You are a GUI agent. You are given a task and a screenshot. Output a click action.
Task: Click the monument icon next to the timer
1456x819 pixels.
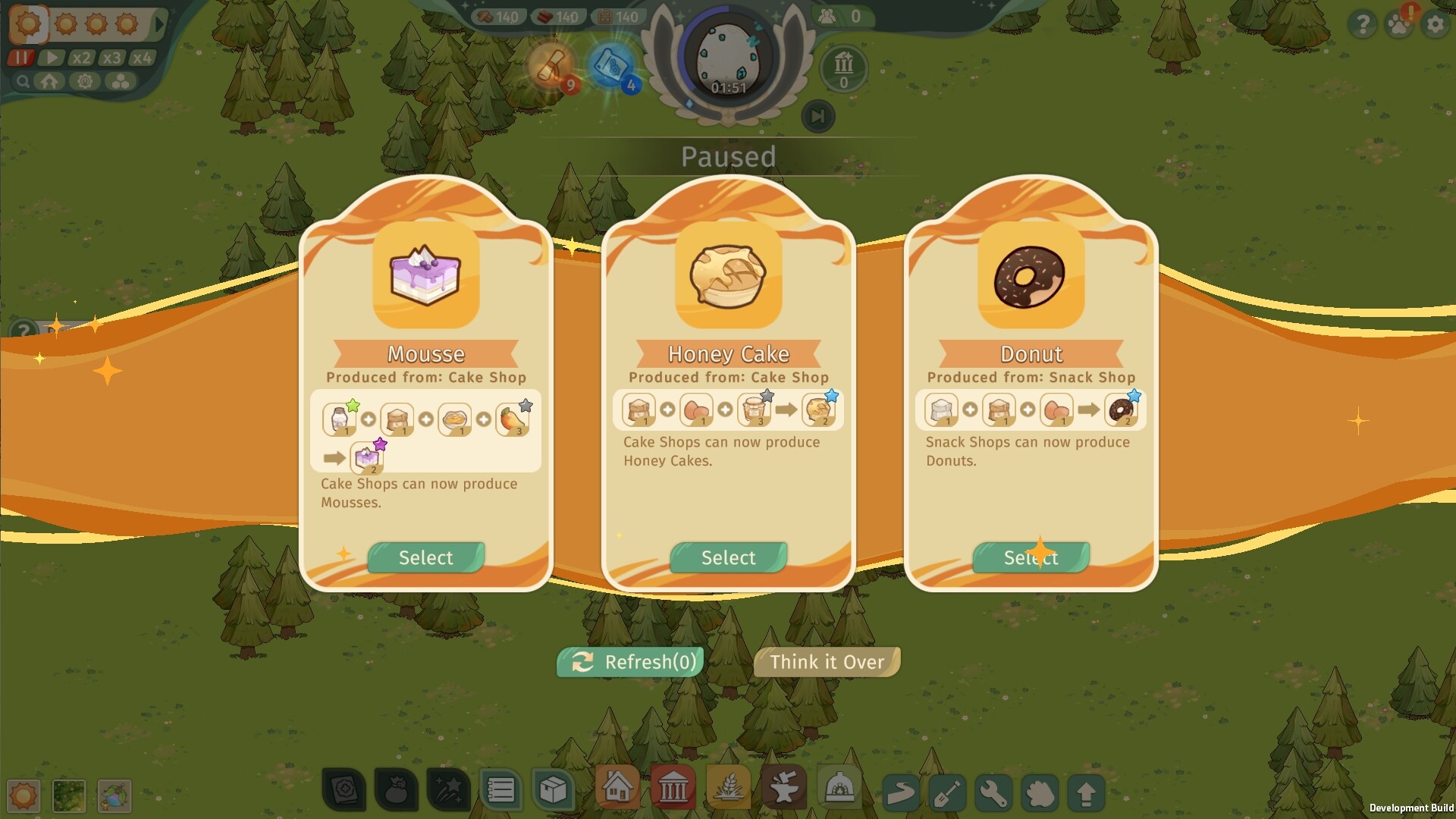(843, 67)
